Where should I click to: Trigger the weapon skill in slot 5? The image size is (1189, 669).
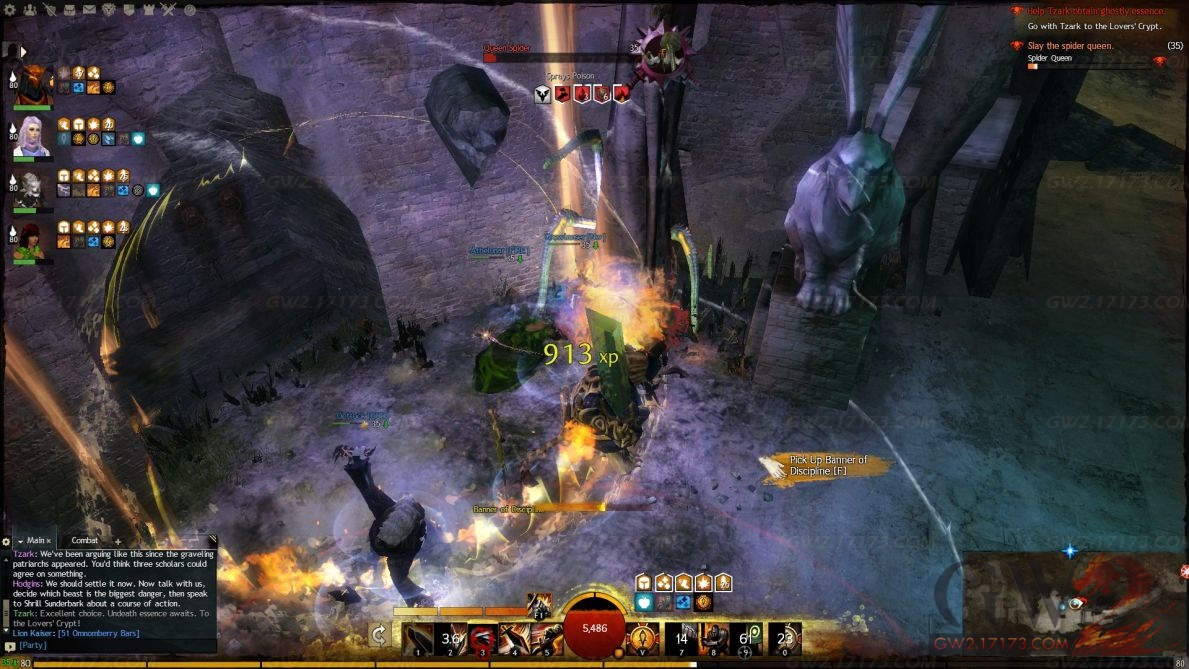coord(547,637)
